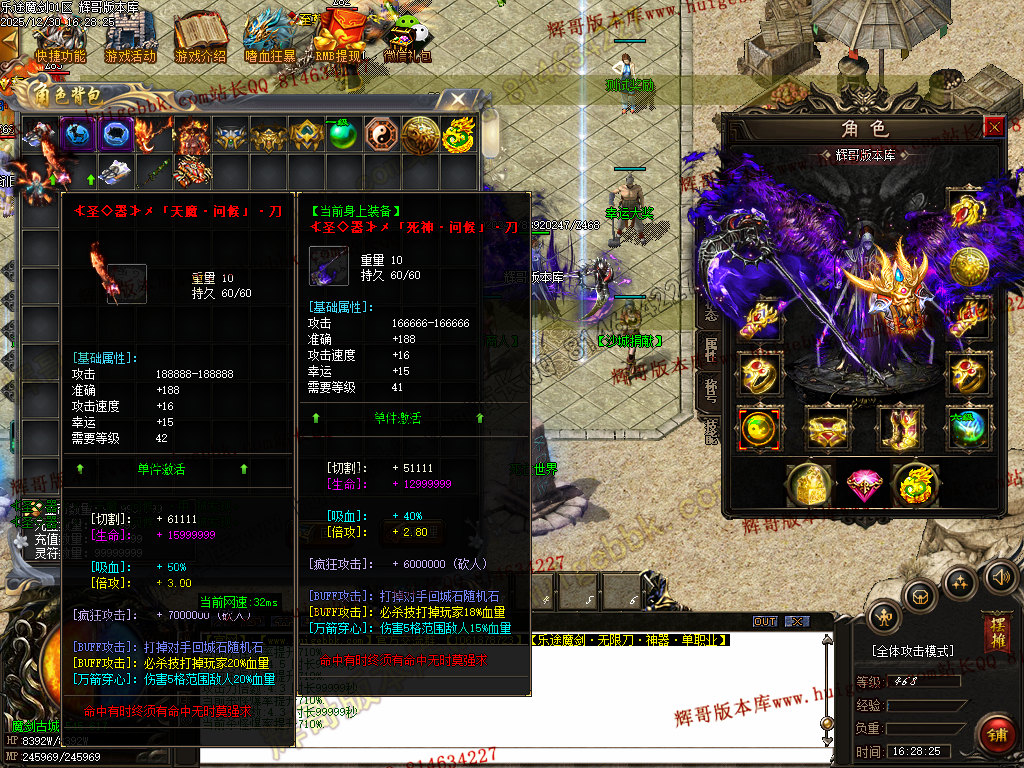Click the OUT button above the chat
The image size is (1024, 768).
click(765, 621)
